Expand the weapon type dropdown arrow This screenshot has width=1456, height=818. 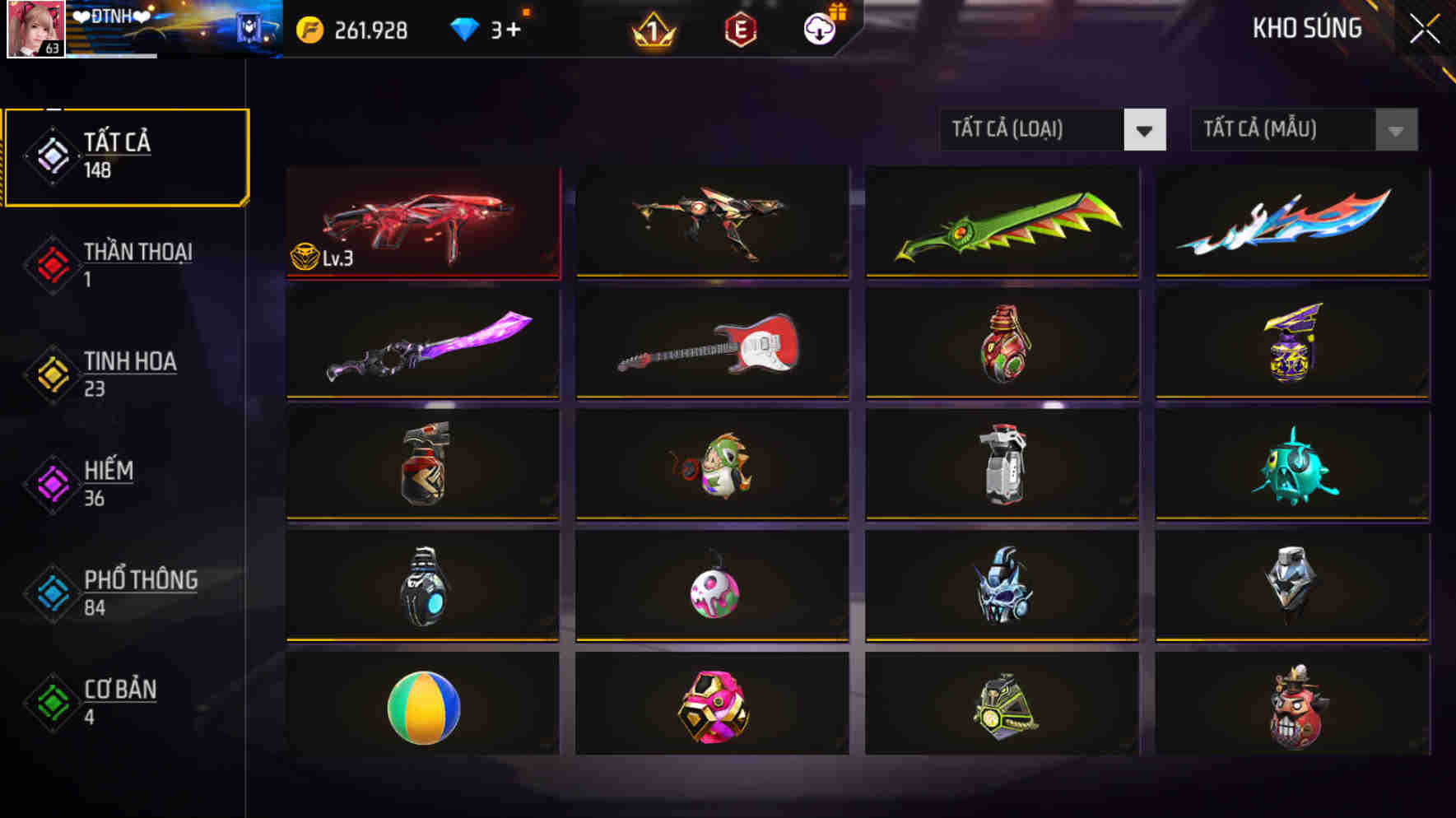click(x=1145, y=129)
